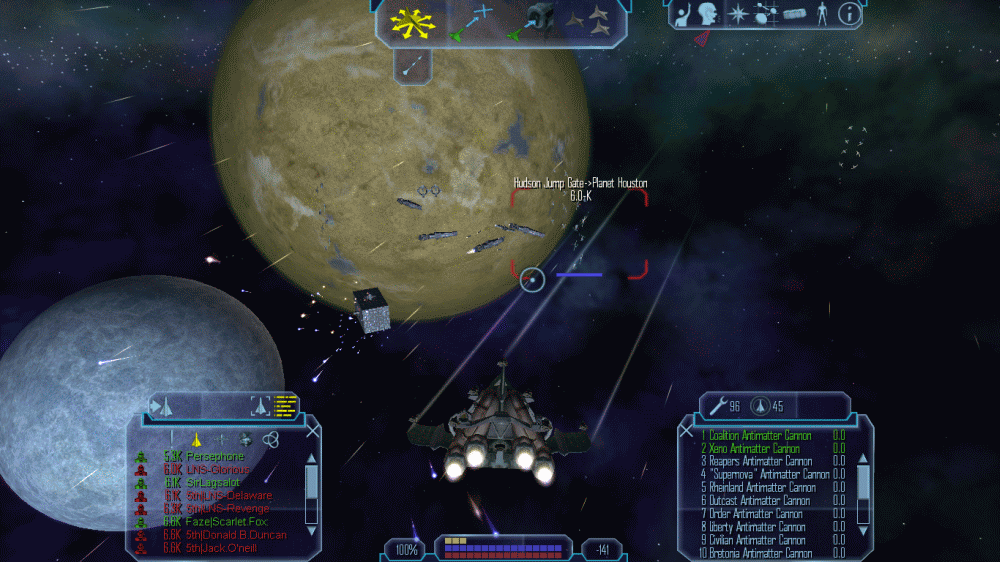The width and height of the screenshot is (1000, 562).
Task: Close the contact list panel
Action: 313,431
